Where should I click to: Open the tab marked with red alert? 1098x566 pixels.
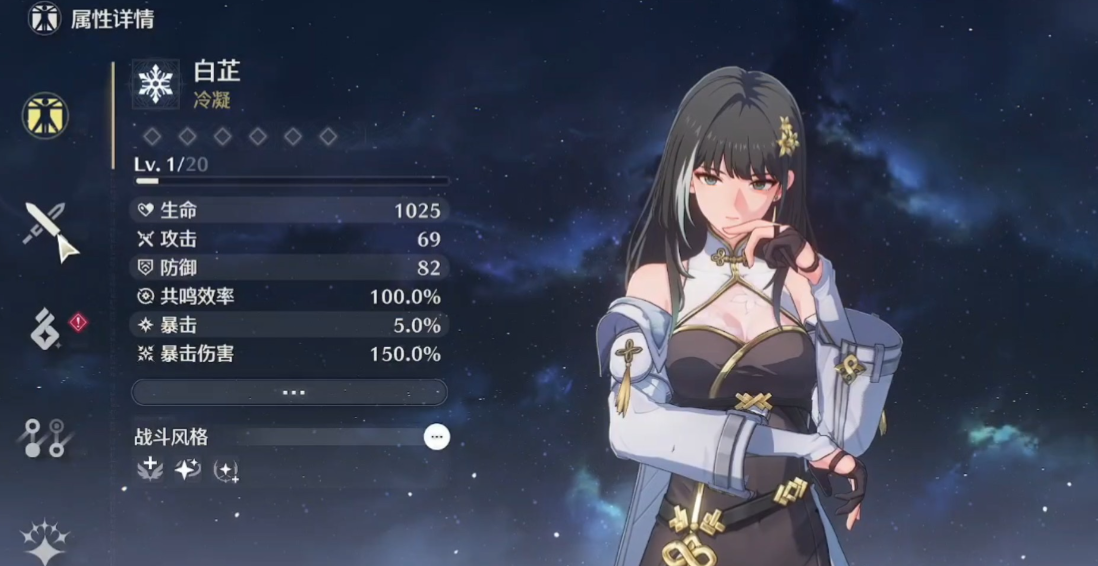46,332
